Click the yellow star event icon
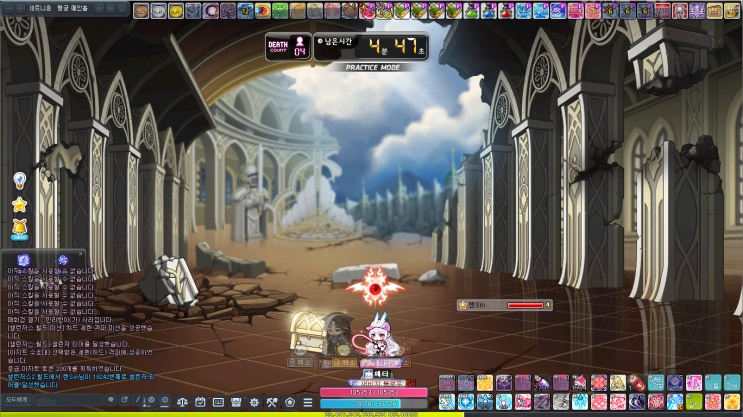 [x=19, y=205]
